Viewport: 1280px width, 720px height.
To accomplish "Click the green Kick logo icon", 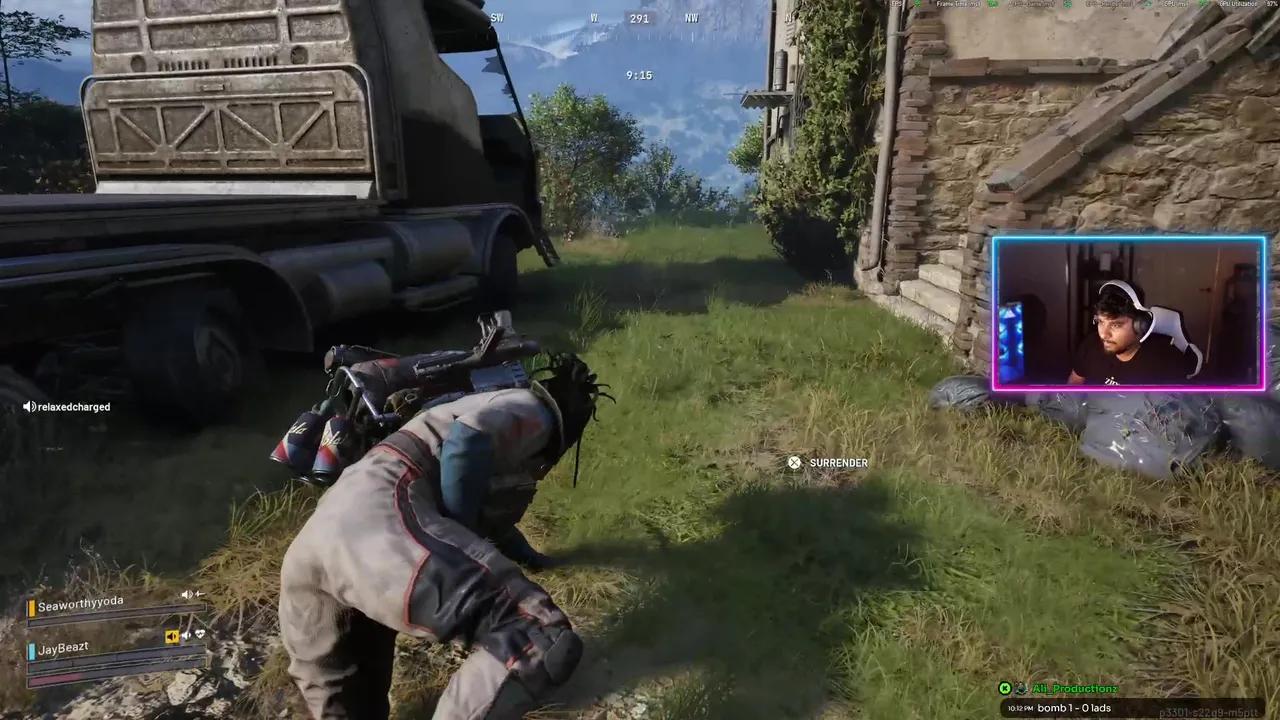I will [1005, 688].
